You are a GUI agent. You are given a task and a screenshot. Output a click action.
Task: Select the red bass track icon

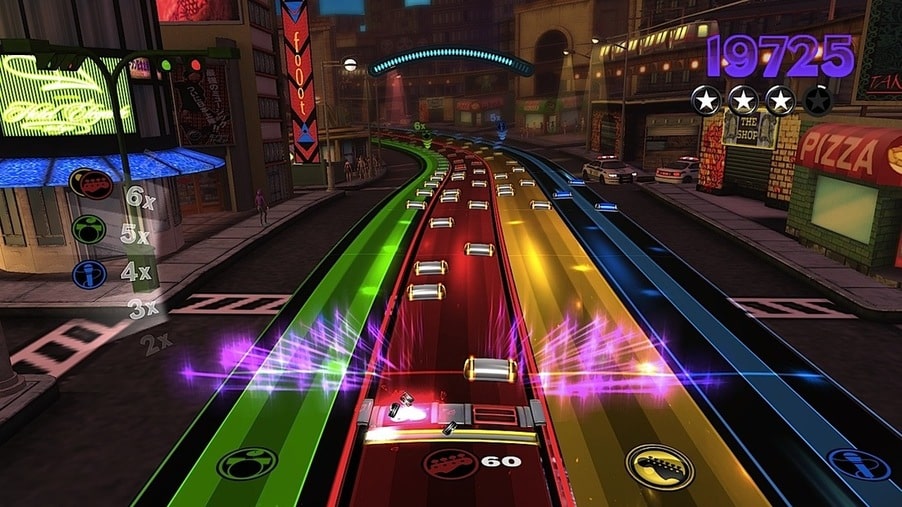coord(450,462)
